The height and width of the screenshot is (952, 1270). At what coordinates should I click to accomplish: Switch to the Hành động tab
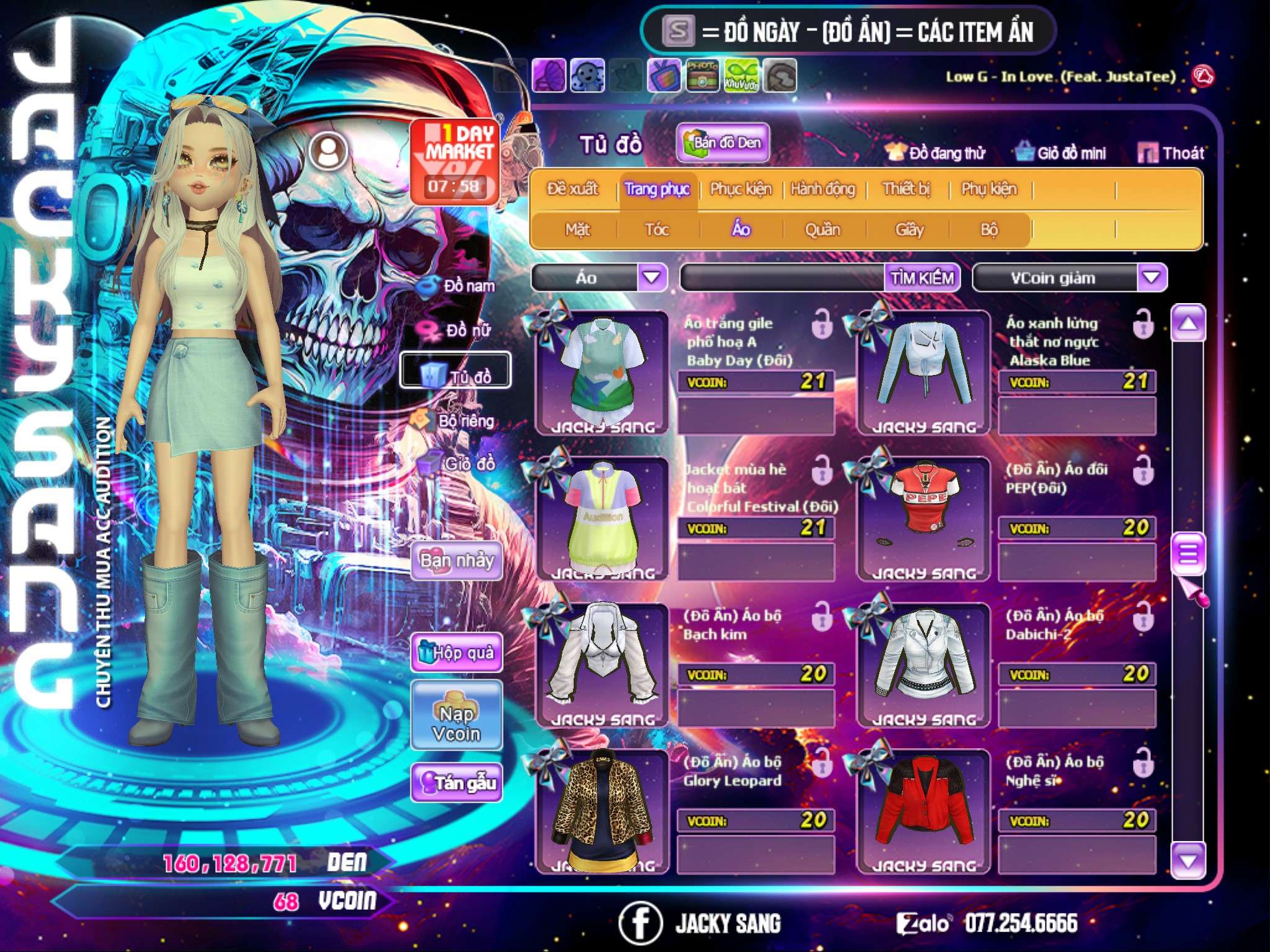822,189
